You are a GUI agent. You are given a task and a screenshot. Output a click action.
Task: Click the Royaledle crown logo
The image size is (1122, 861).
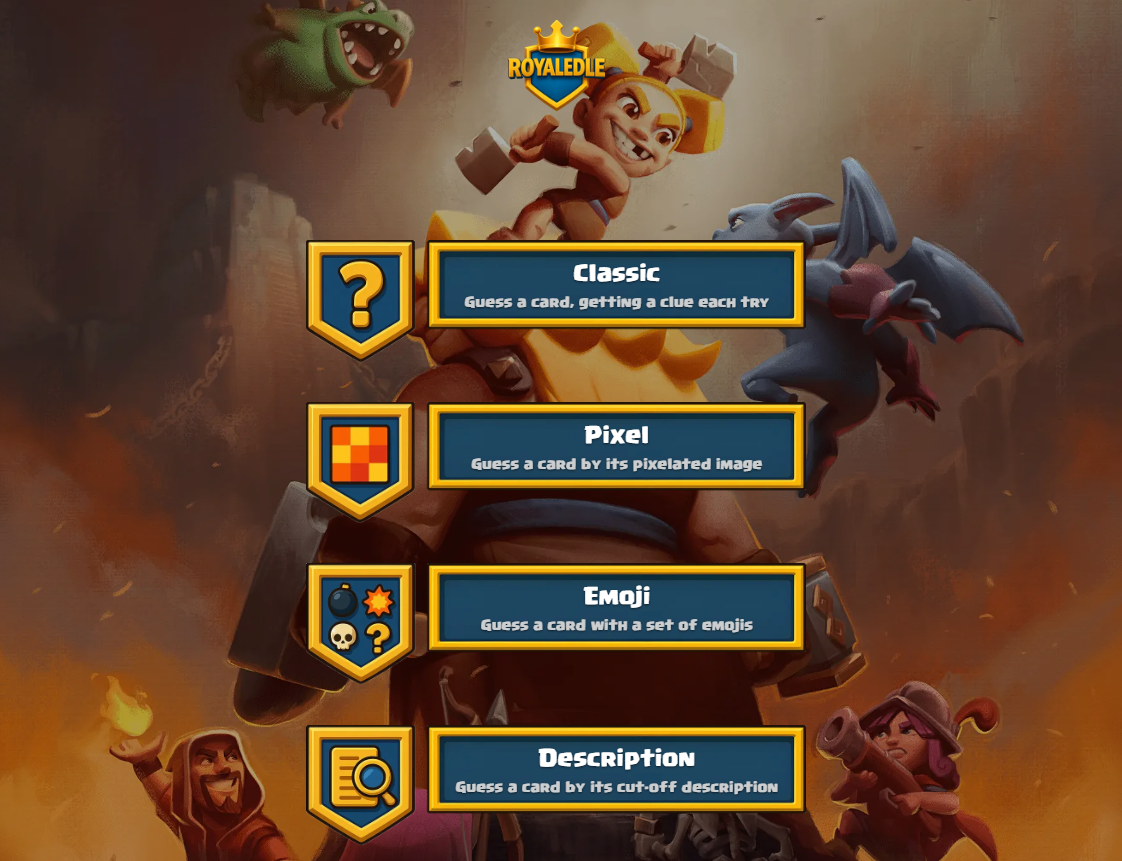(x=556, y=66)
